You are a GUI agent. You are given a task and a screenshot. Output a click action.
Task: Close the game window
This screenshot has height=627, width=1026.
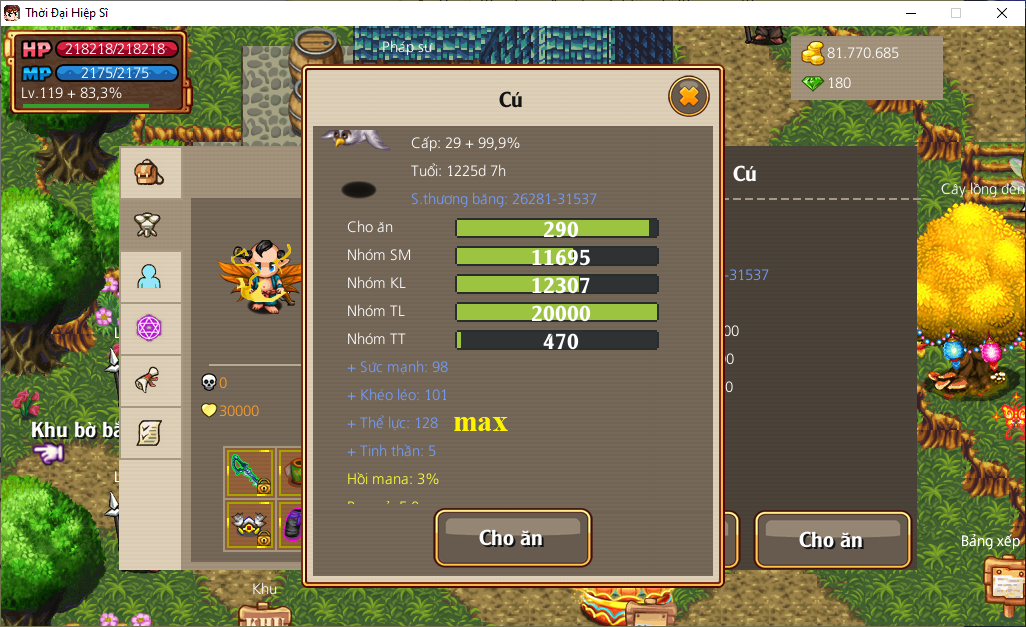pos(1002,13)
